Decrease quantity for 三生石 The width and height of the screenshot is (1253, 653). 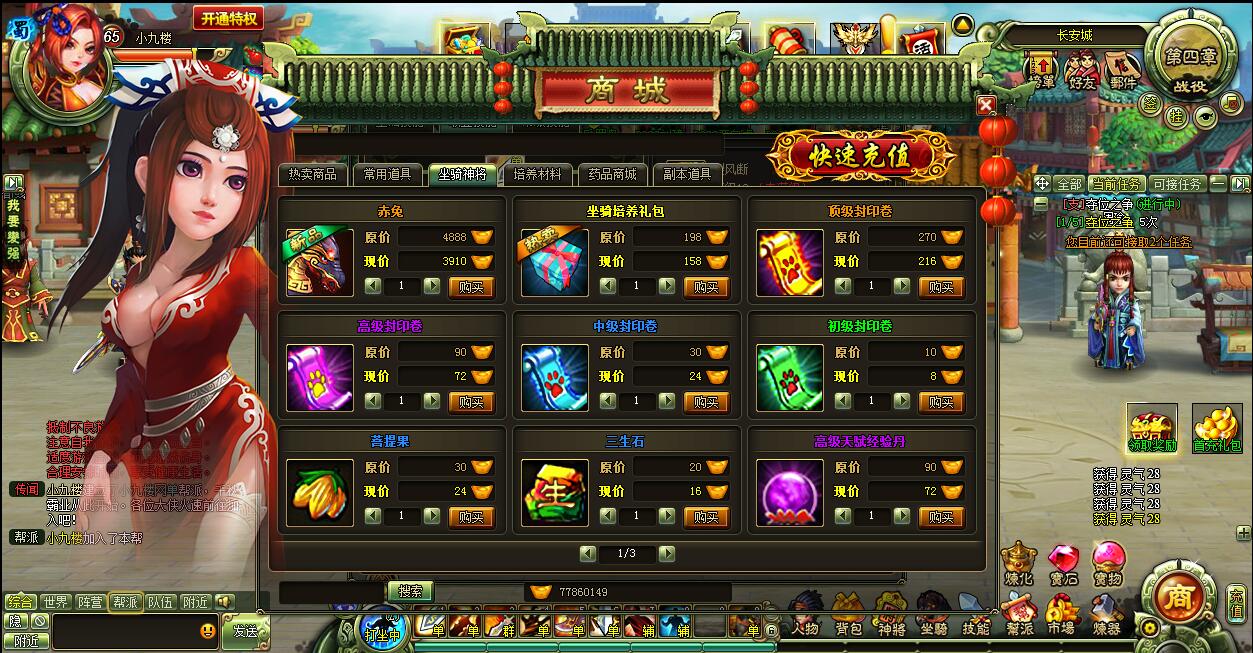[607, 516]
